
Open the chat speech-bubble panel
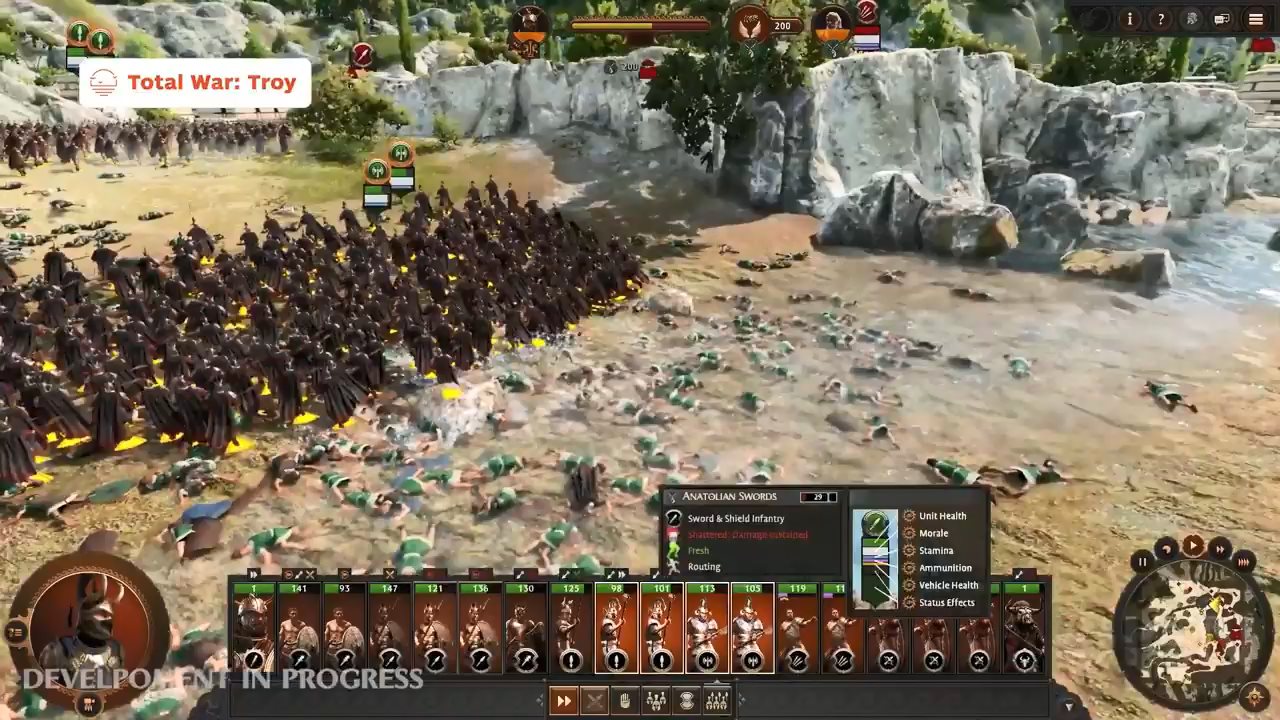pyautogui.click(x=1221, y=19)
